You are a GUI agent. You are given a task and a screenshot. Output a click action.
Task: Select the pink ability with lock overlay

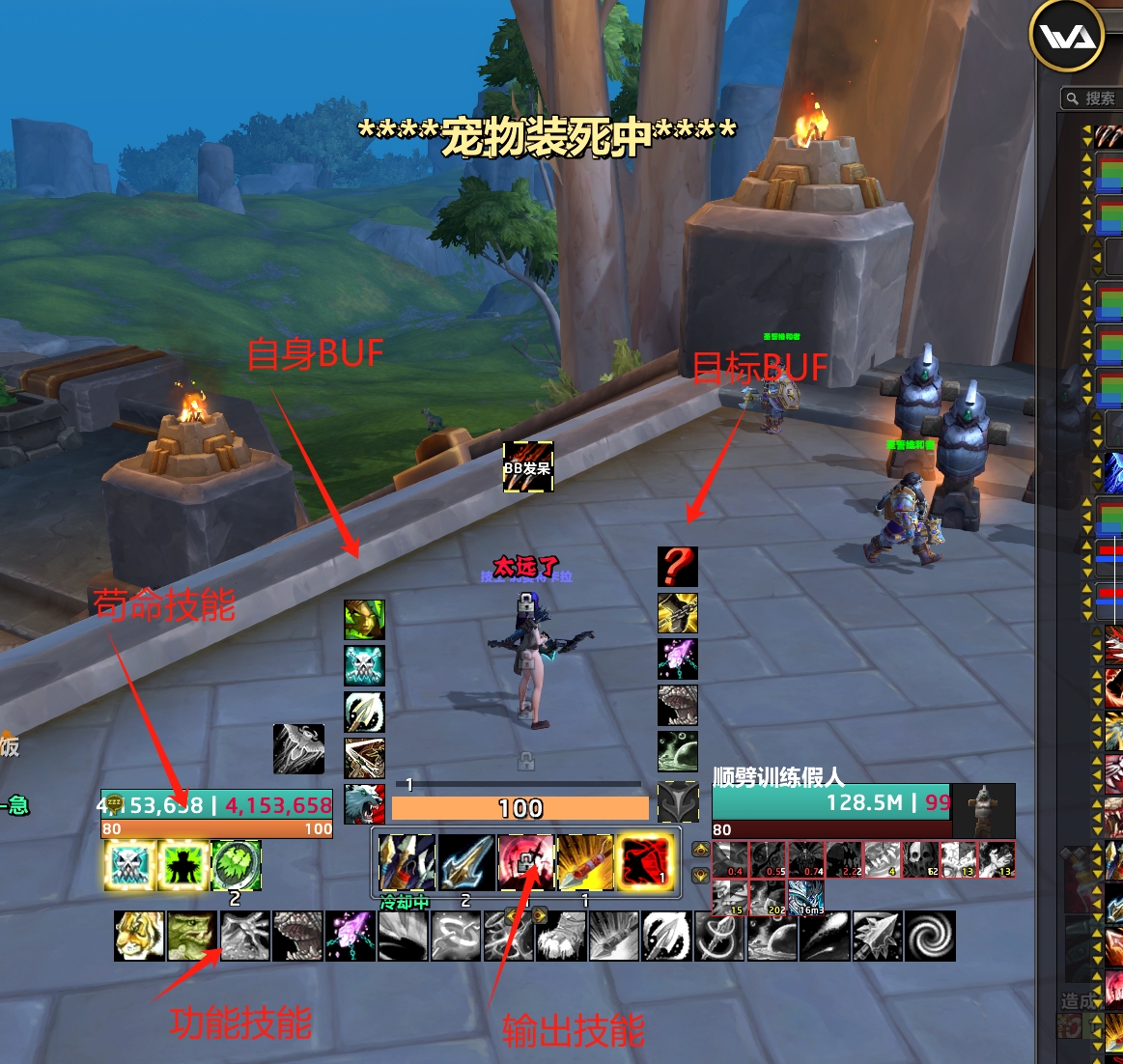click(x=526, y=862)
